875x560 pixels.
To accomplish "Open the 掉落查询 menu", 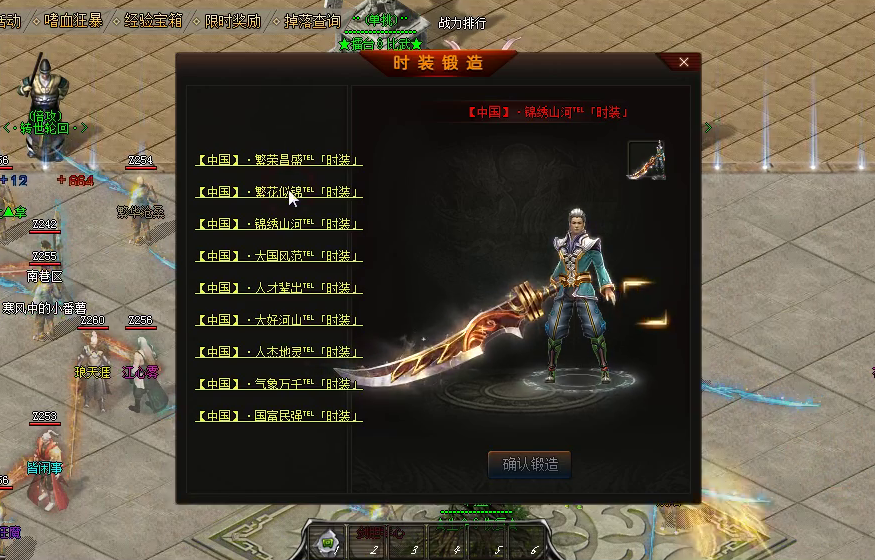I will click(312, 21).
